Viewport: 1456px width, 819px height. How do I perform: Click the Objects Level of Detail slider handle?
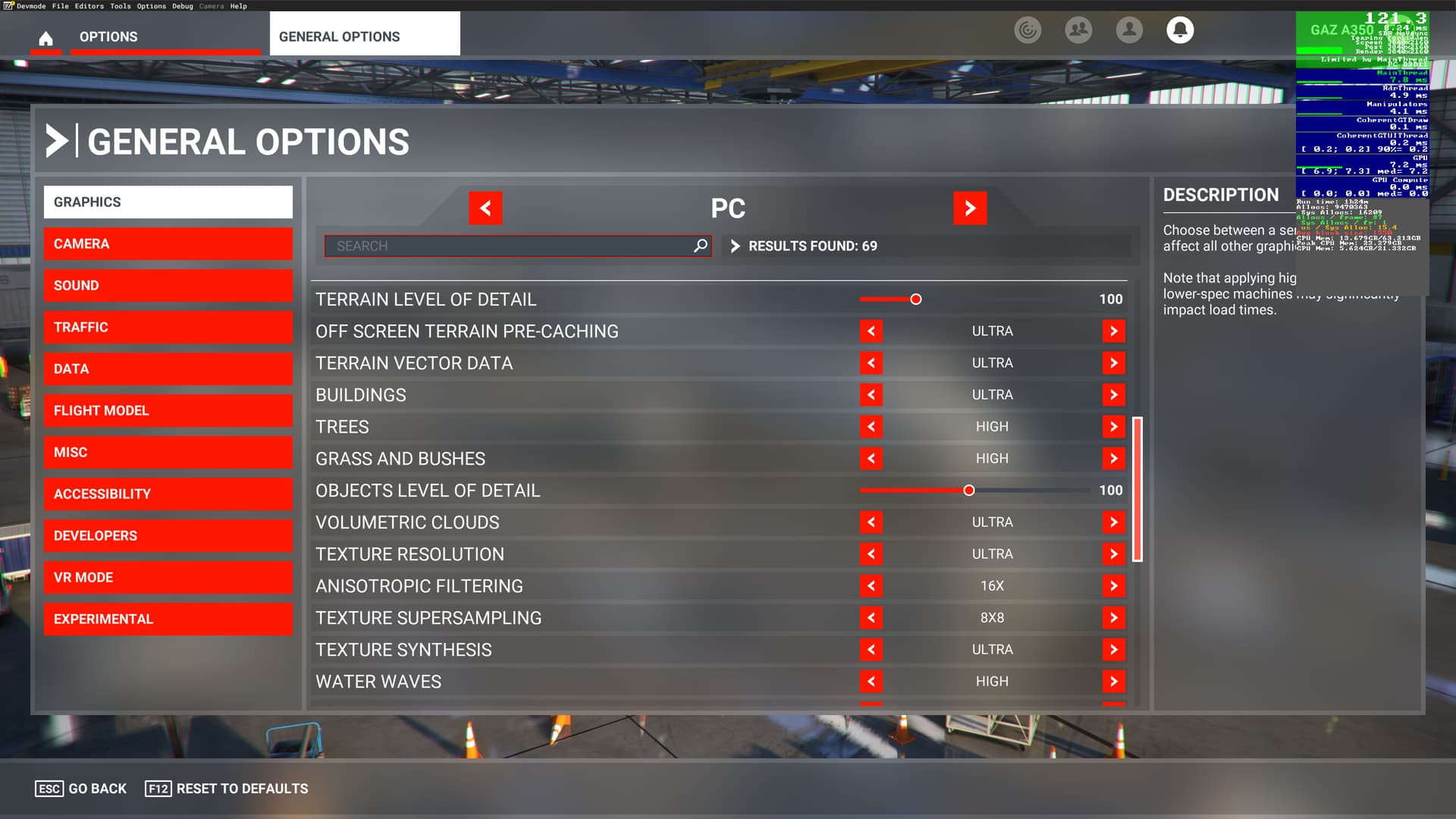click(968, 491)
